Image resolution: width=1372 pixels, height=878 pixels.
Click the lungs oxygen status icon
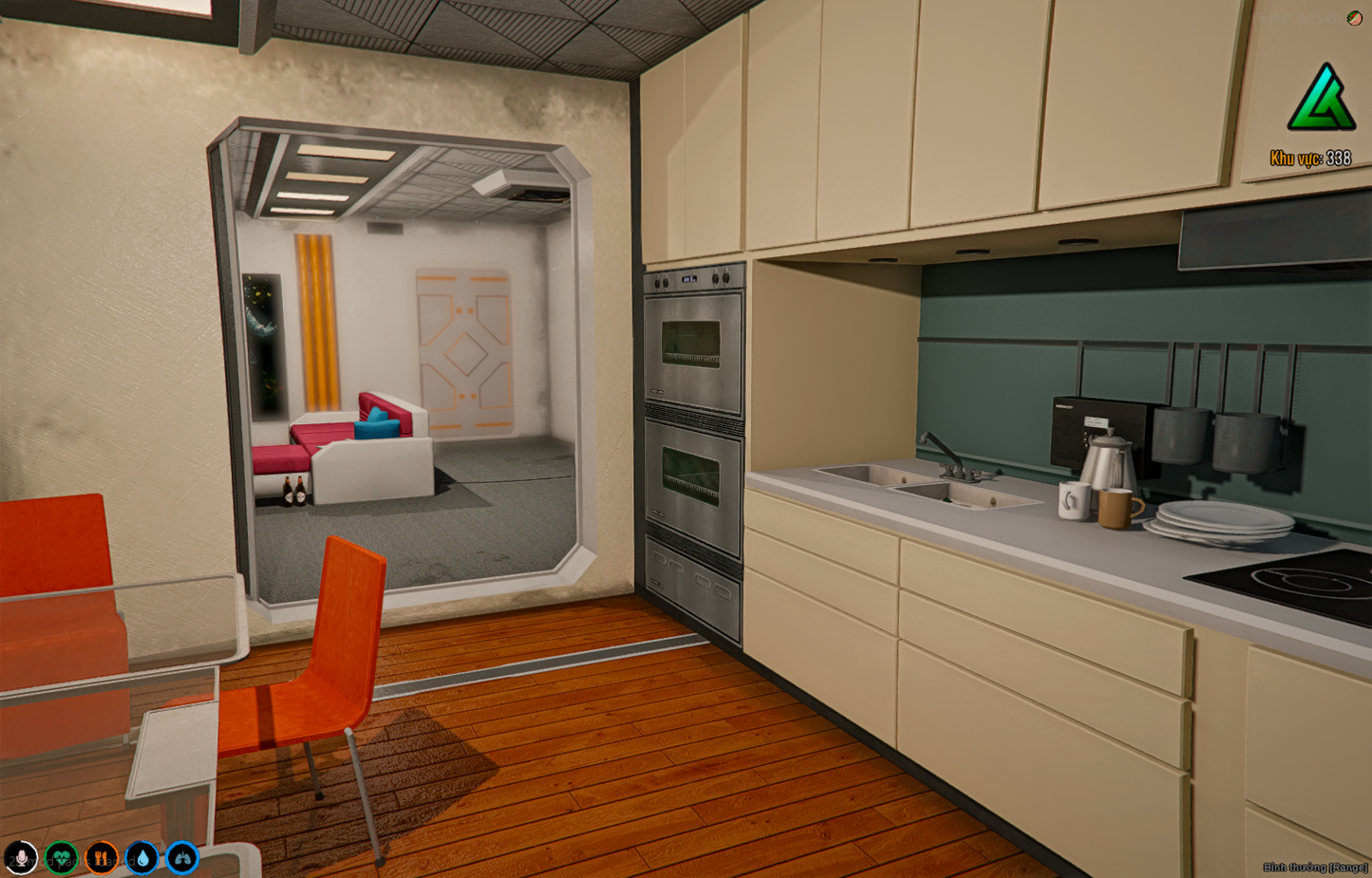point(180,859)
